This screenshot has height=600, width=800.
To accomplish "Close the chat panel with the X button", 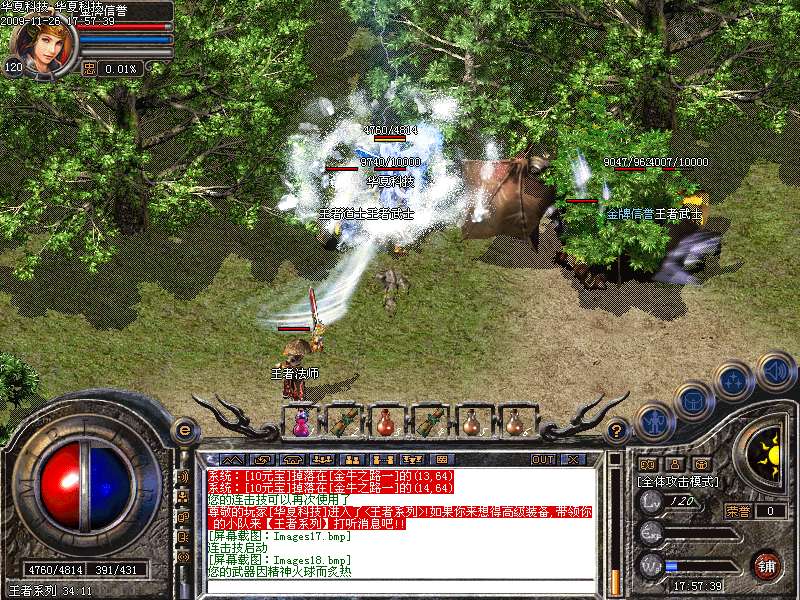I will pos(573,460).
